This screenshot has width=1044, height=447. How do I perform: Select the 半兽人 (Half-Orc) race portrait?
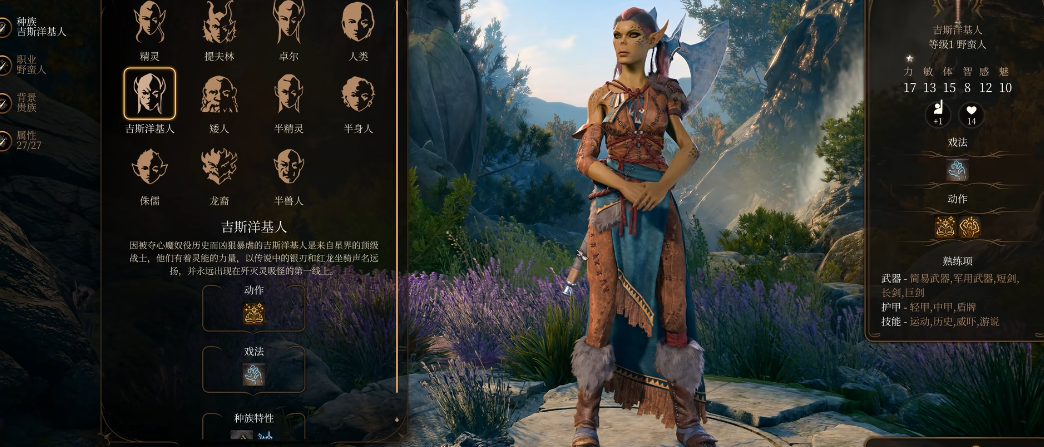coord(288,166)
